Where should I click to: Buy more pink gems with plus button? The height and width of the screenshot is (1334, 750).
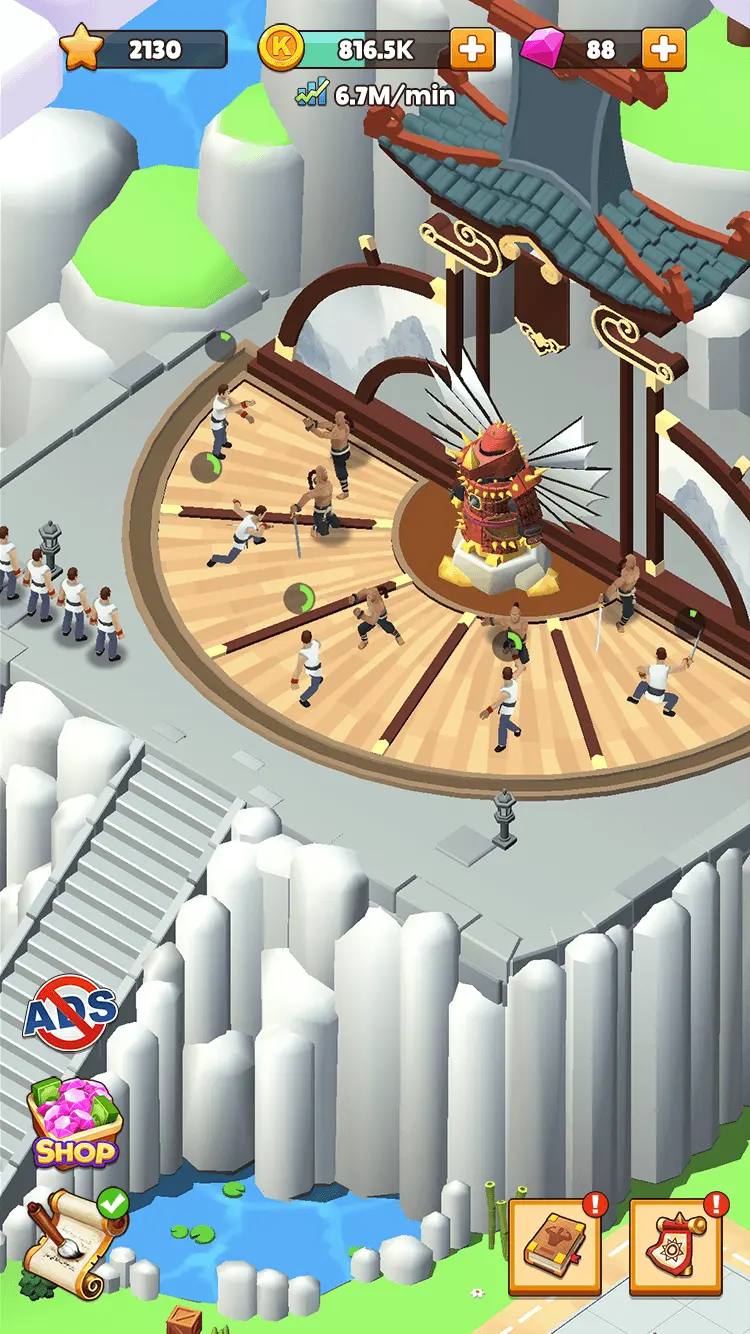pyautogui.click(x=663, y=49)
